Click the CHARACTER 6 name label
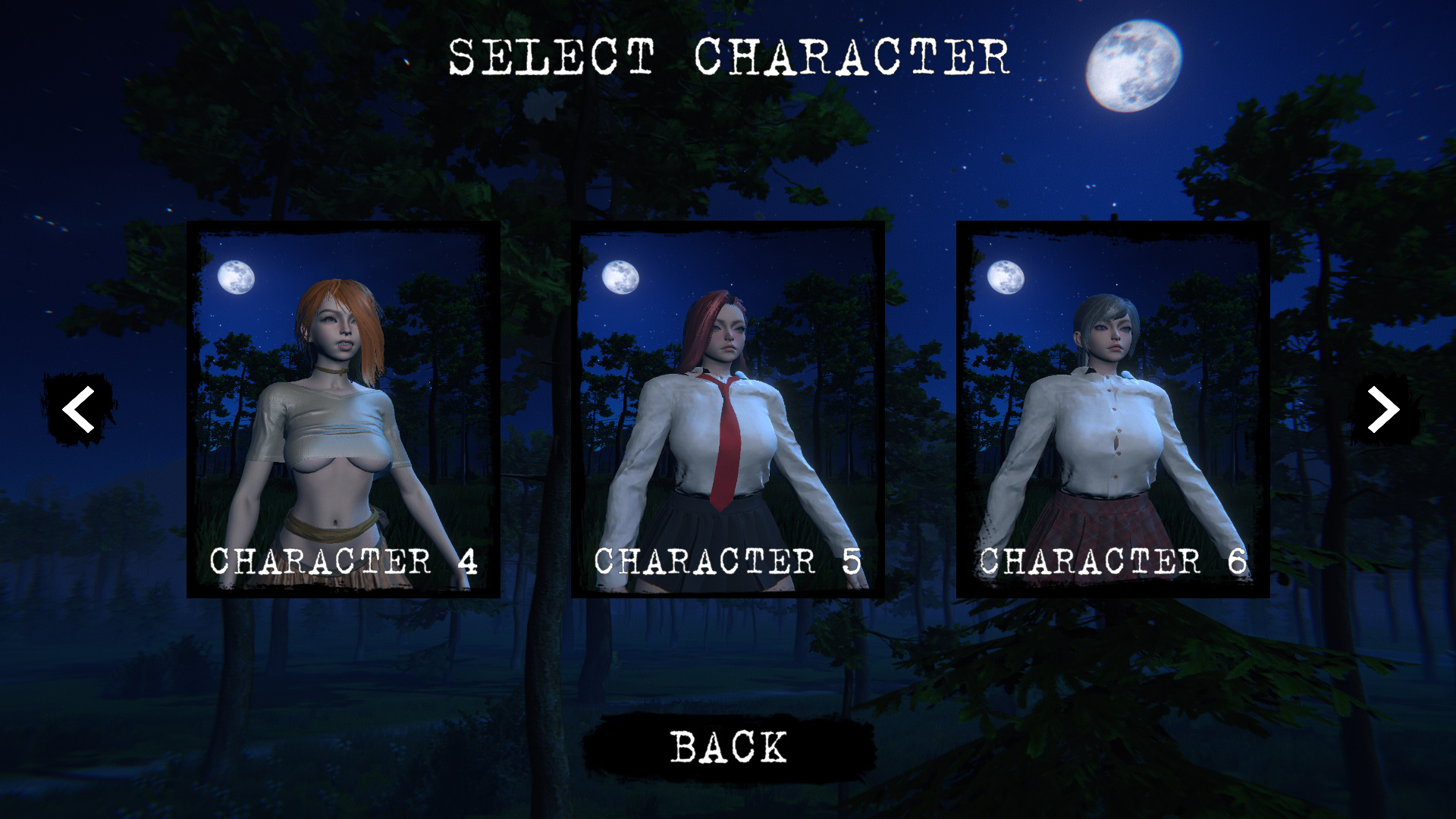This screenshot has height=819, width=1456. pyautogui.click(x=1113, y=561)
